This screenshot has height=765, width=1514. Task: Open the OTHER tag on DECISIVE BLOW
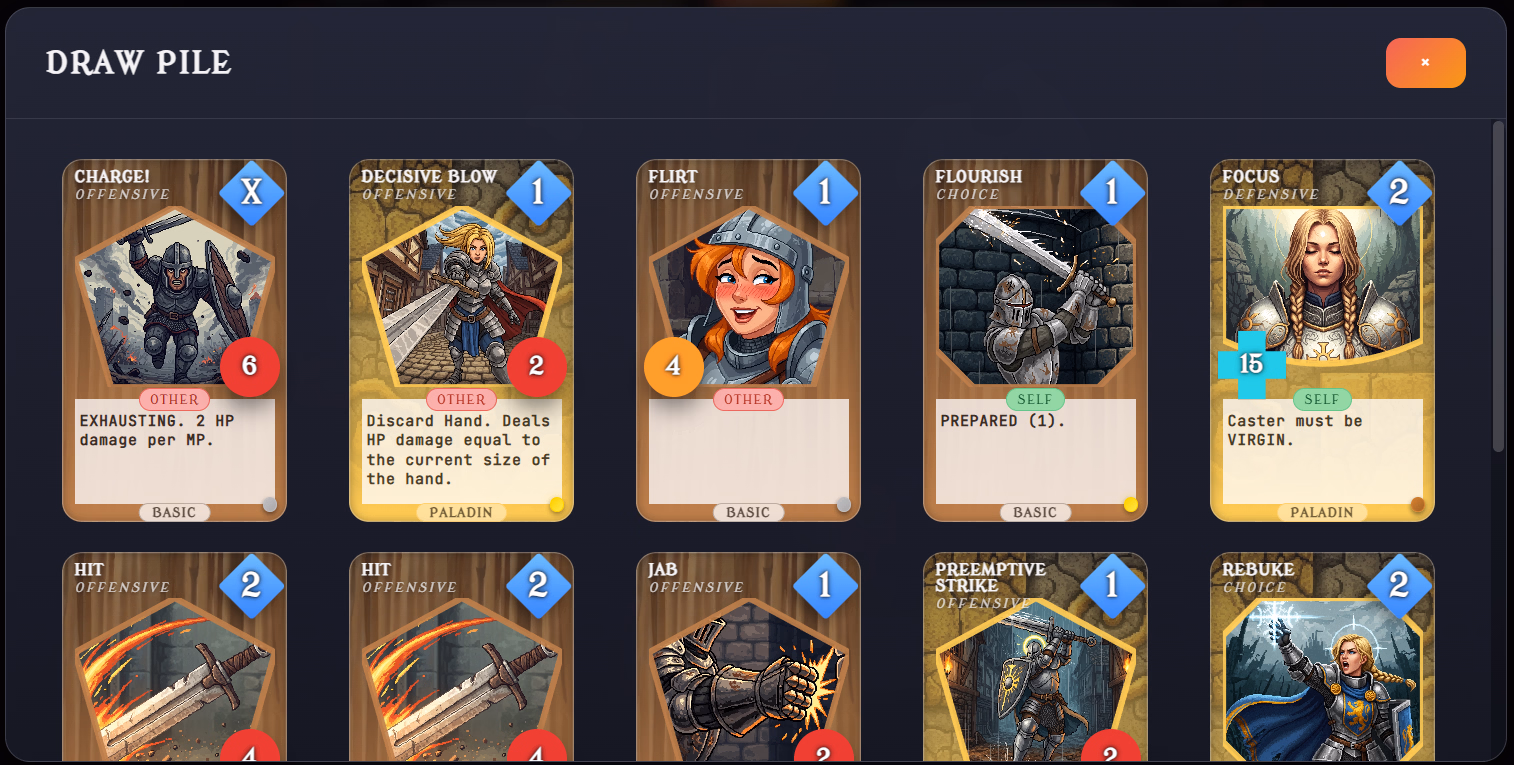click(461, 398)
